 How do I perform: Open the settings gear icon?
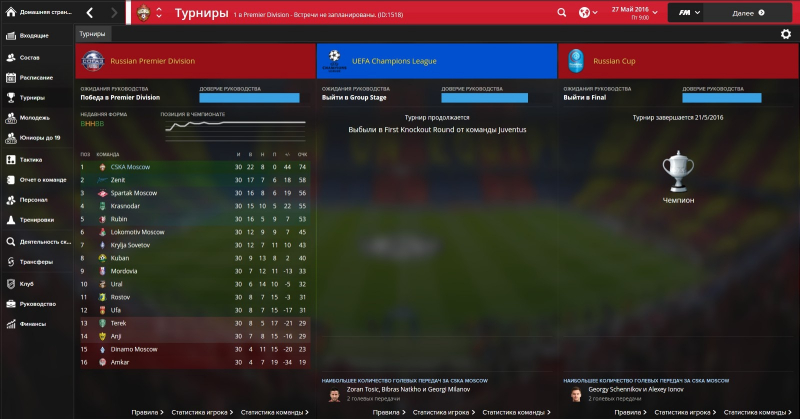point(785,34)
